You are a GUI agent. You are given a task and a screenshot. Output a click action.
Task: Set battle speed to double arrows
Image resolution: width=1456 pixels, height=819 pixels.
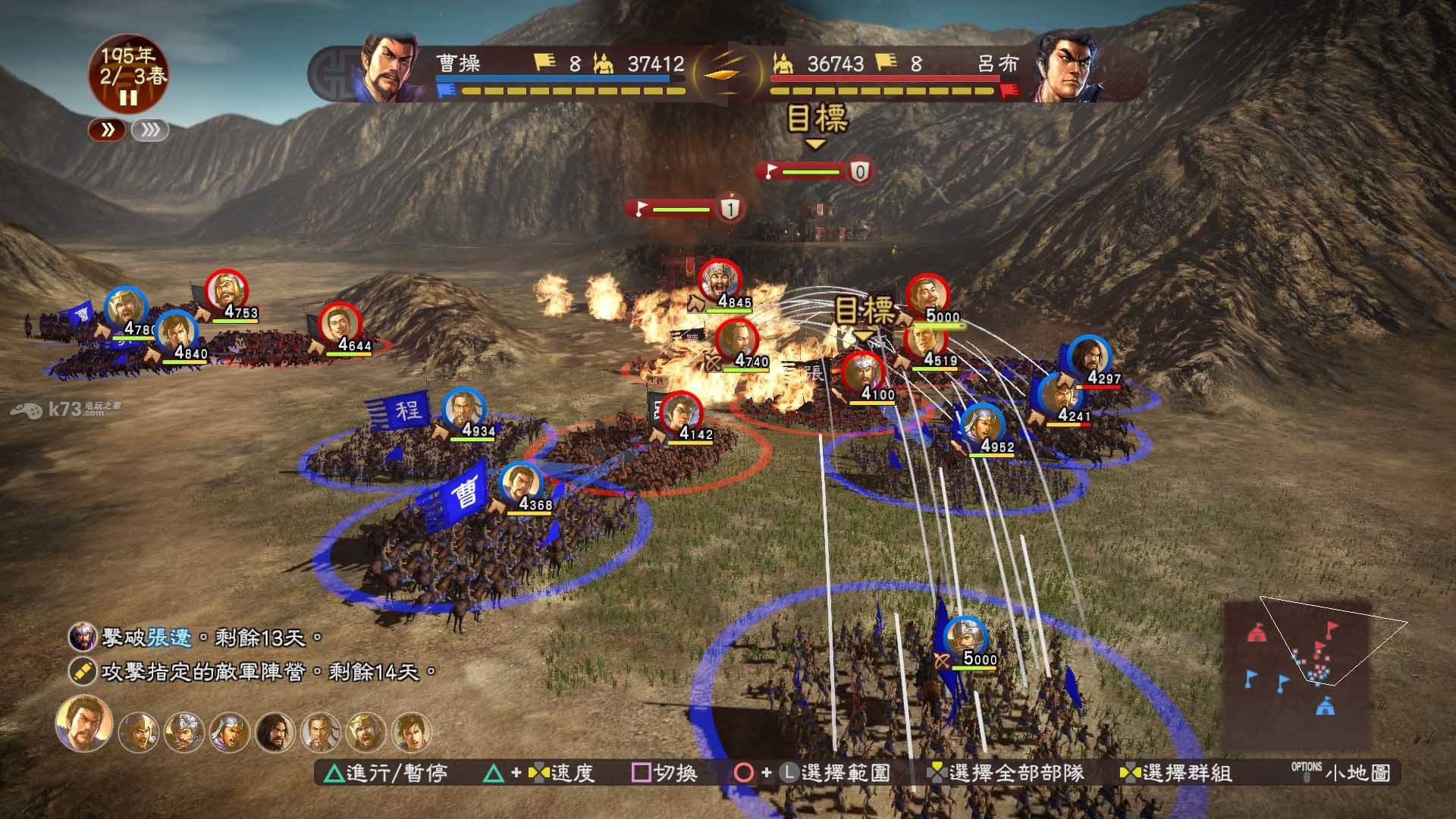[x=108, y=130]
